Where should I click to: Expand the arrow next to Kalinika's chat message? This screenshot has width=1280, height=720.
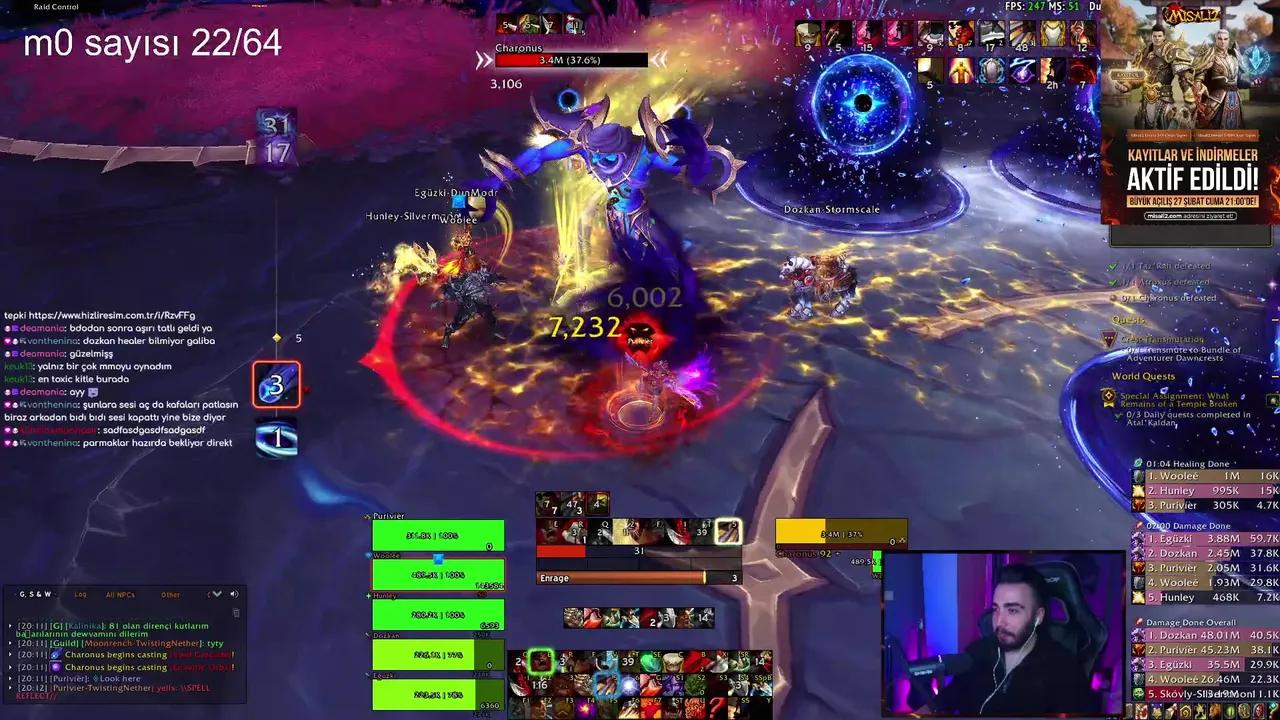point(10,626)
